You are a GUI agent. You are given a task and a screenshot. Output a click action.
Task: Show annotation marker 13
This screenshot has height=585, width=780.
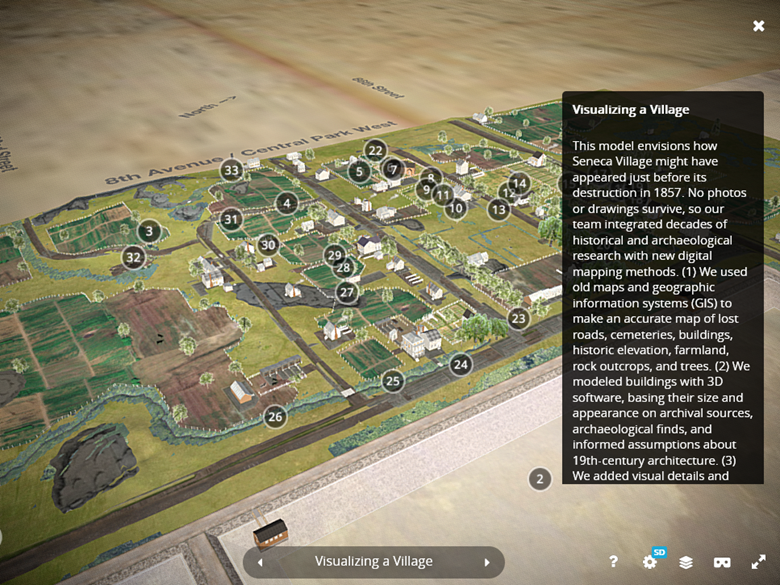click(x=499, y=210)
